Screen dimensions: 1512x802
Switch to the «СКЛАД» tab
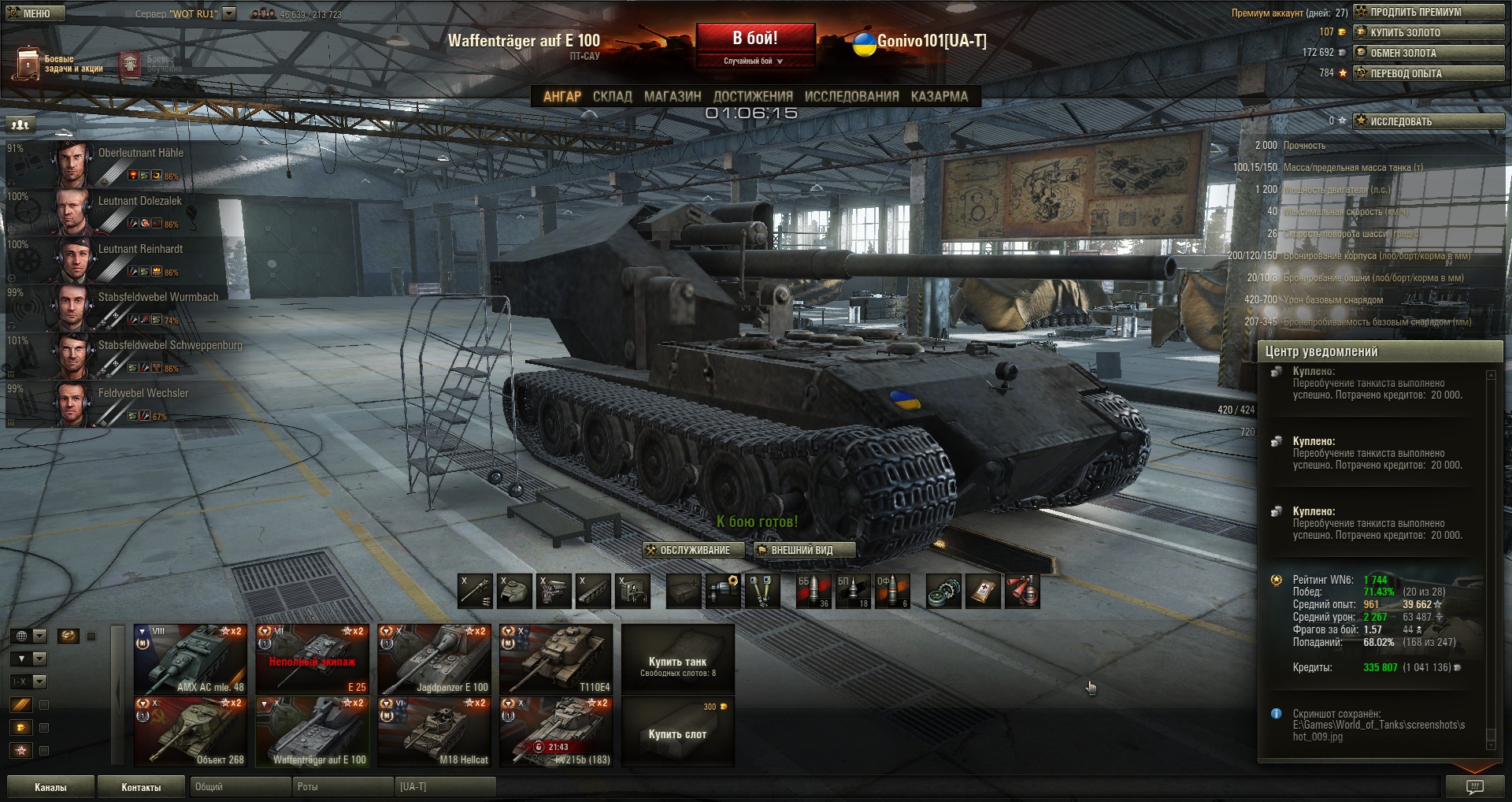(x=612, y=96)
